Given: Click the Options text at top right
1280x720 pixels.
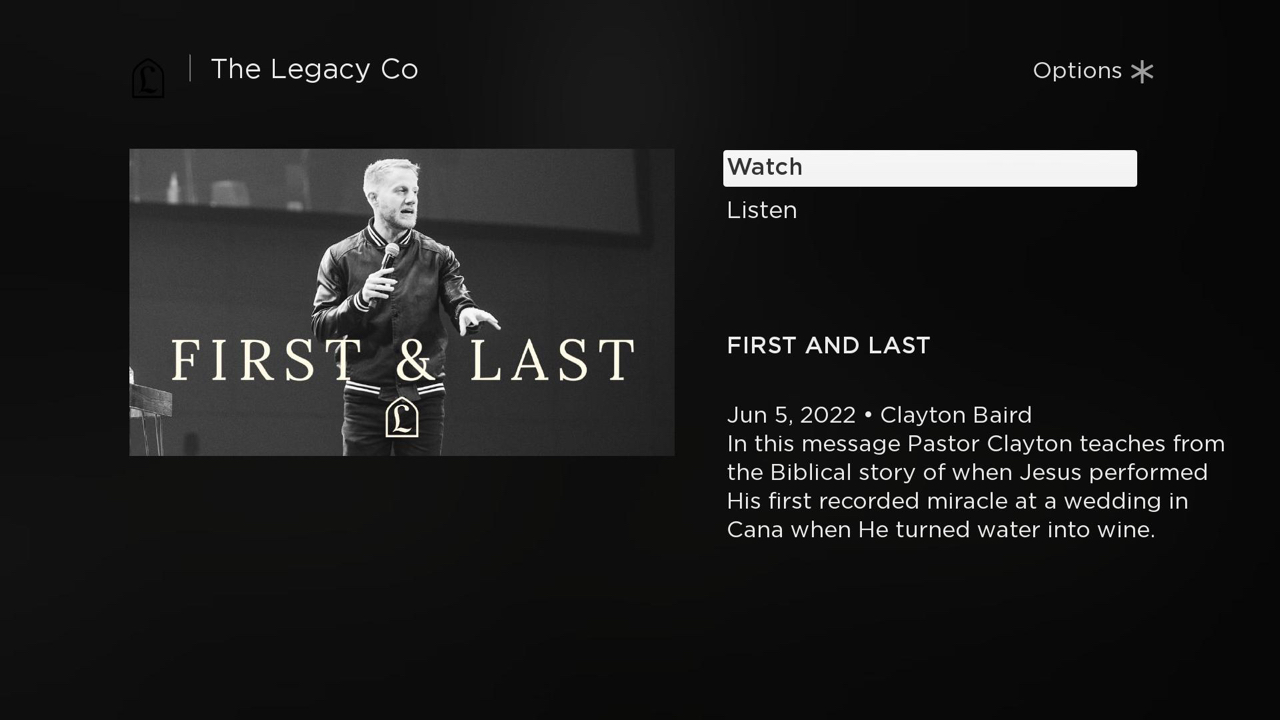Looking at the screenshot, I should tap(1077, 71).
